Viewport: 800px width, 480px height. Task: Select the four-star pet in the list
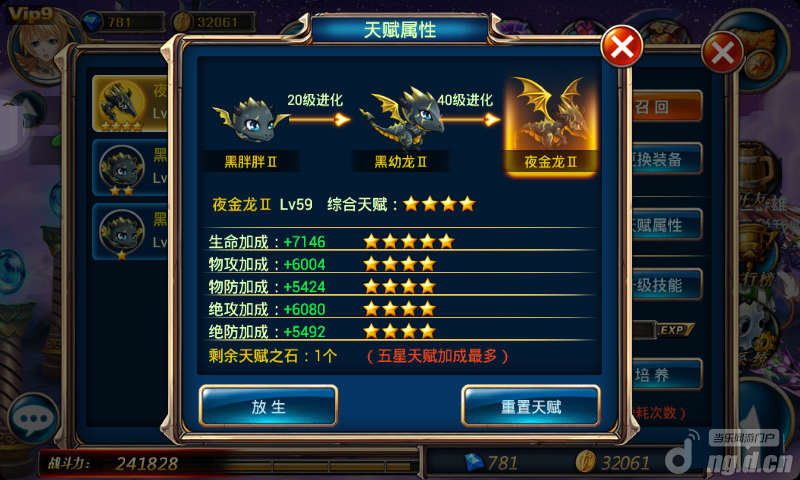(x=132, y=103)
